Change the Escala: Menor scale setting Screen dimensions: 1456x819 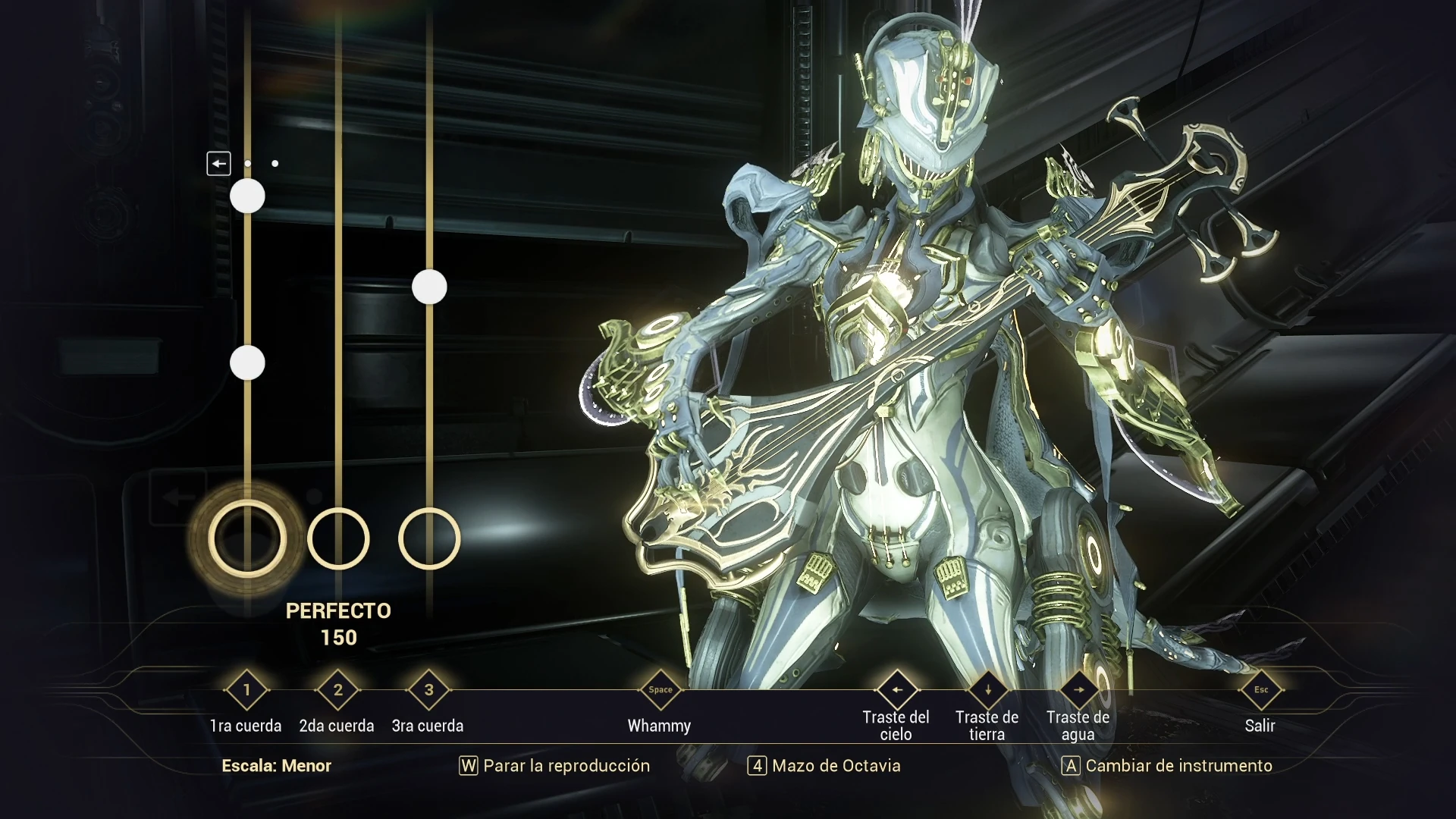(x=276, y=766)
